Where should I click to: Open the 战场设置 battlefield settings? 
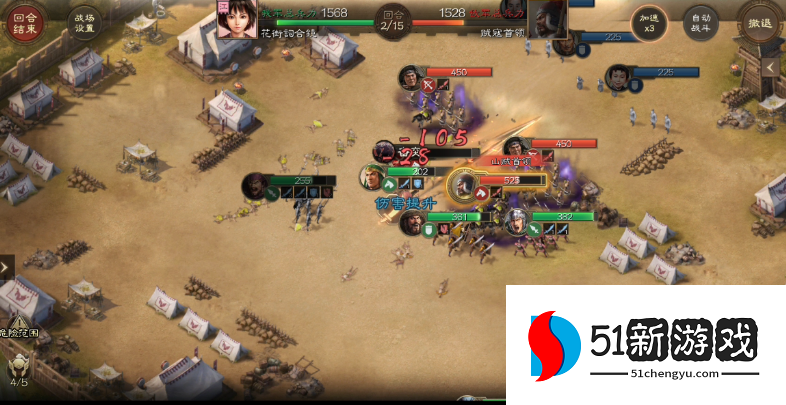(x=83, y=22)
